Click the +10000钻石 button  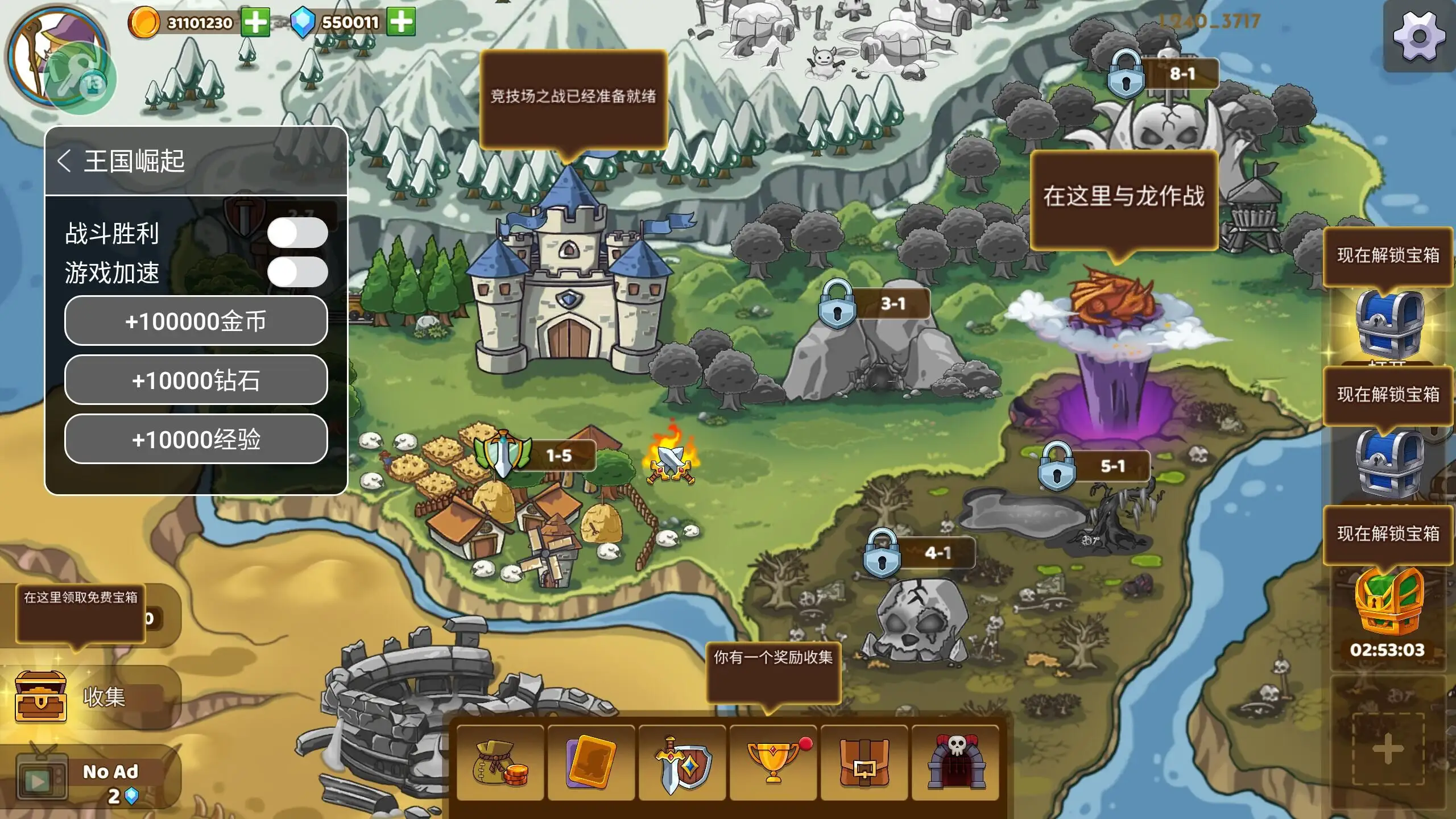click(196, 380)
